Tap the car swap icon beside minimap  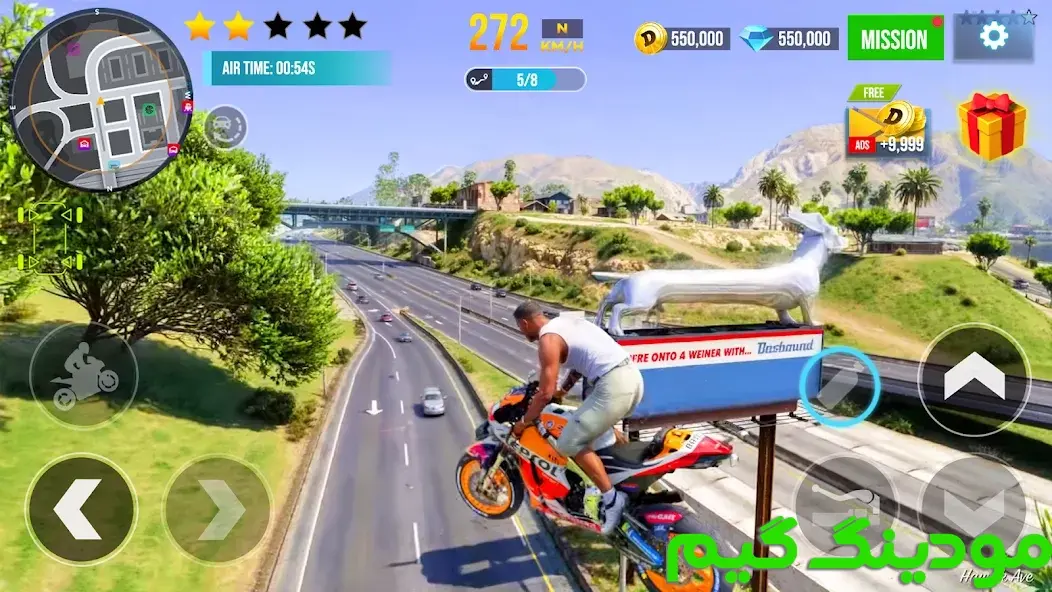[225, 127]
